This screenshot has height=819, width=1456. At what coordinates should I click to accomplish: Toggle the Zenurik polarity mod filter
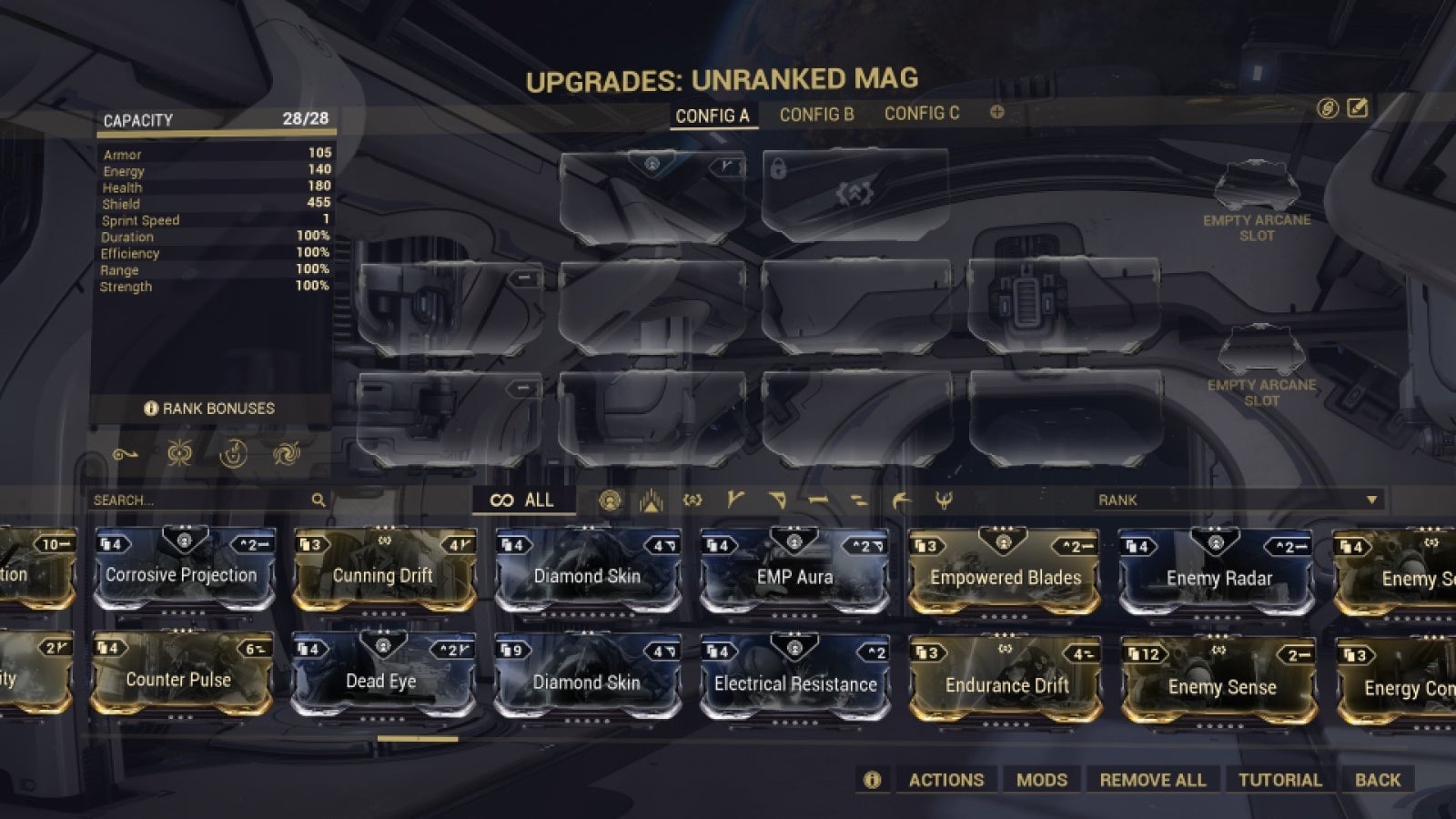859,500
